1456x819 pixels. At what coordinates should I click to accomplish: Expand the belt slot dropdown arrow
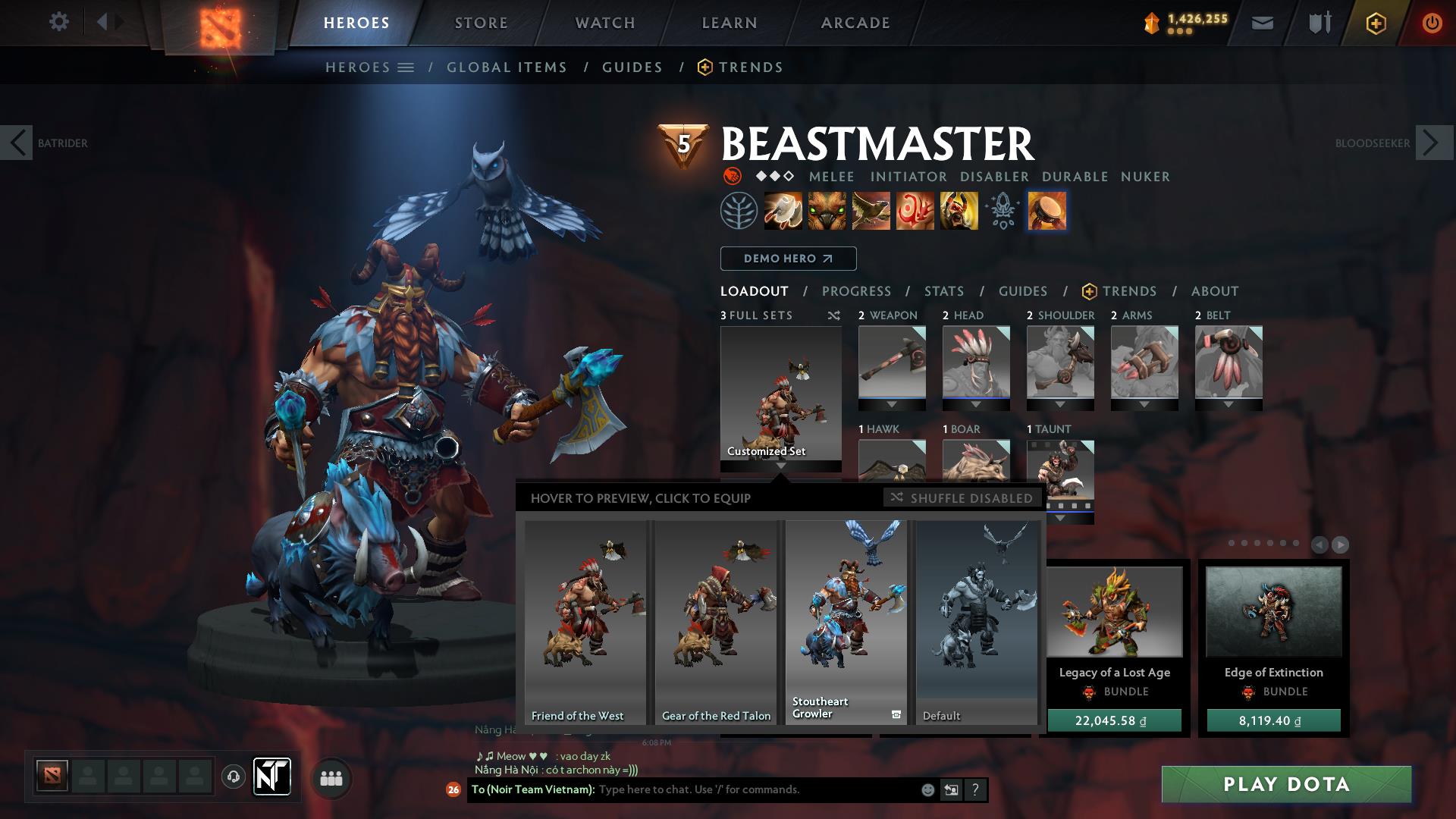[1229, 406]
